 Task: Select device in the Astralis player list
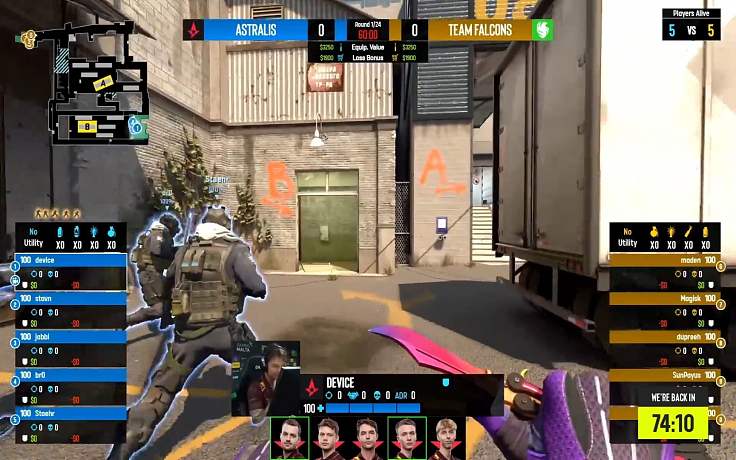(70, 260)
